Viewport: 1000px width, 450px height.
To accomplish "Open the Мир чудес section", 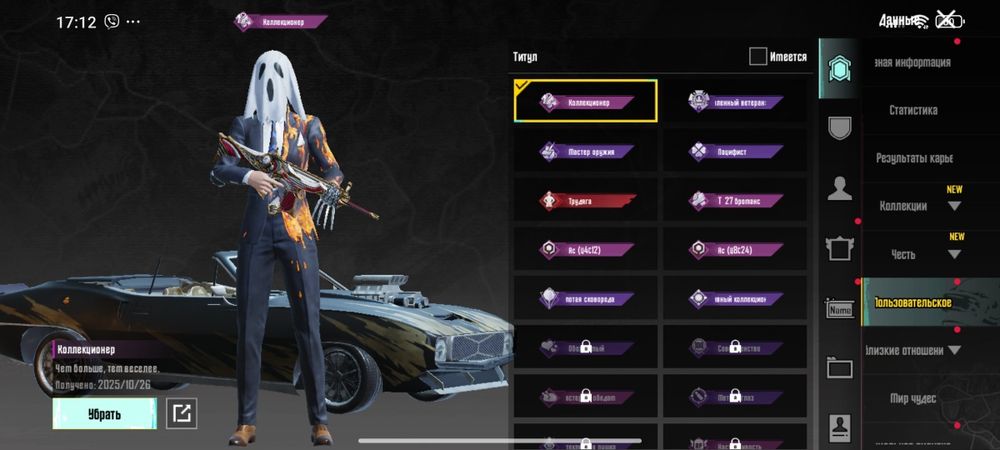I will click(x=913, y=398).
